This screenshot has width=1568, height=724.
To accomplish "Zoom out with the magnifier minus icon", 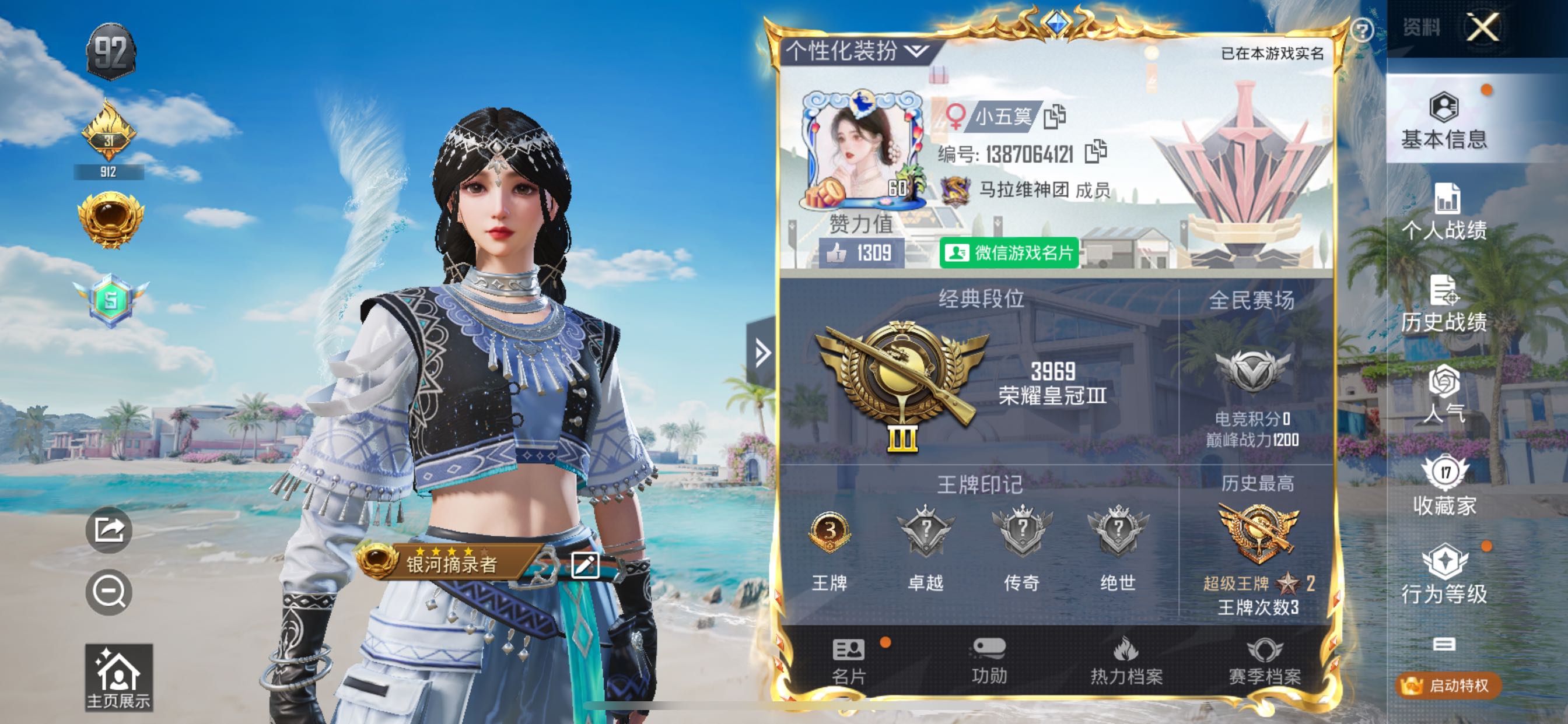I will tap(109, 591).
